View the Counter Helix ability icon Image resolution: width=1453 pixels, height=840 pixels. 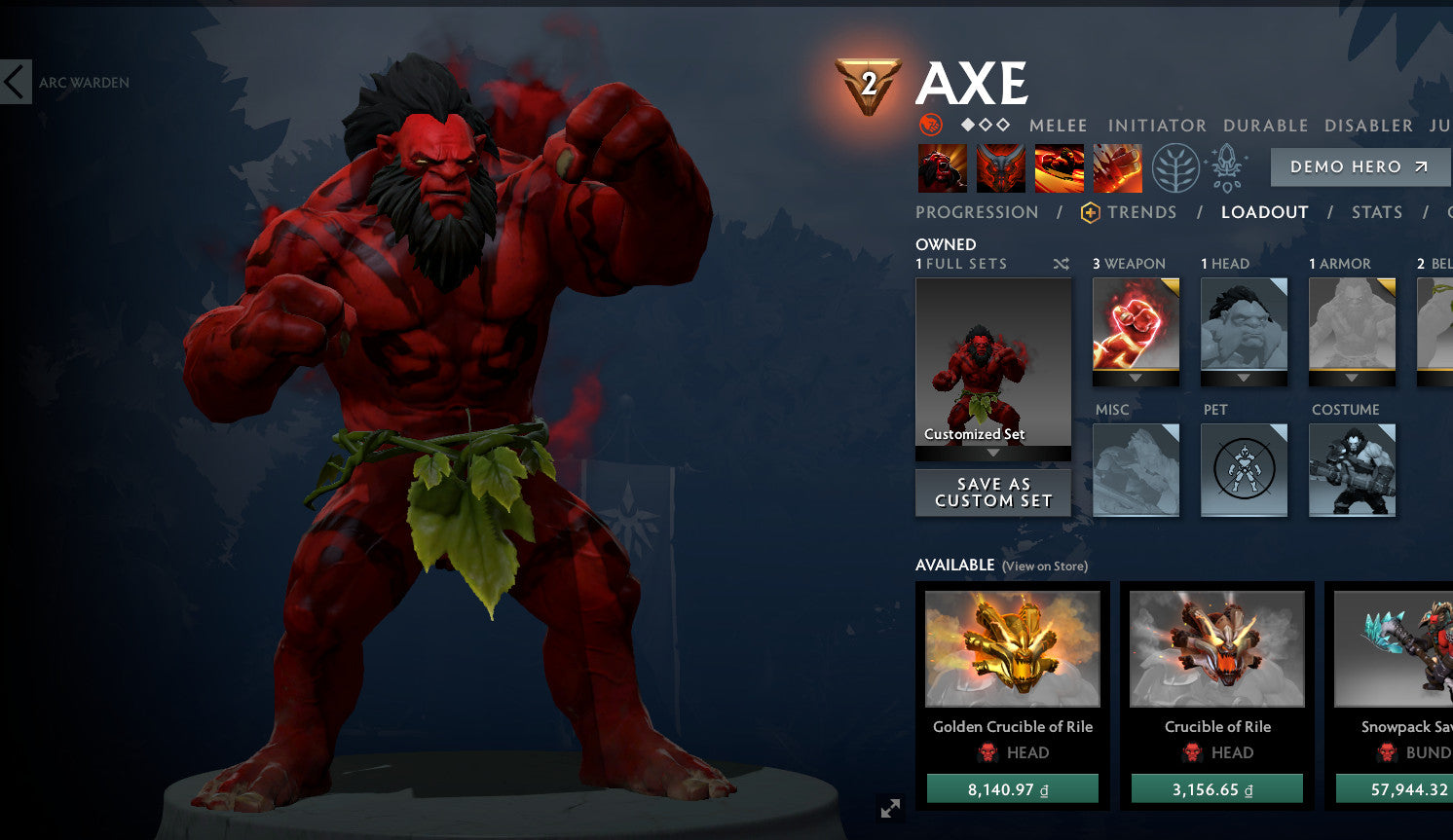click(1058, 166)
